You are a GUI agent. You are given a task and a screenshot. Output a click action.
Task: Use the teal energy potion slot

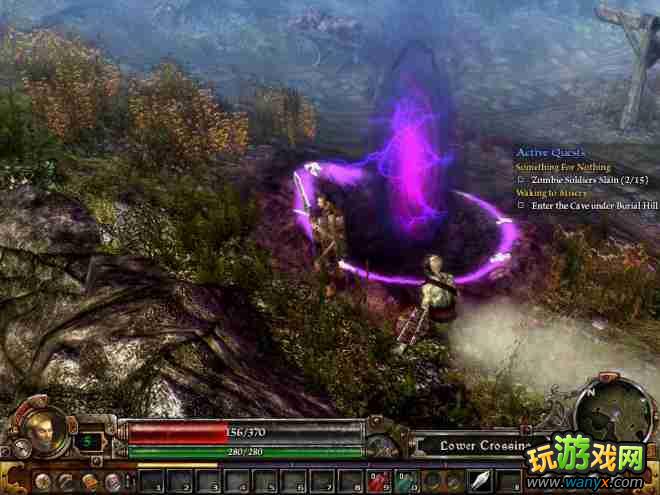(407, 481)
